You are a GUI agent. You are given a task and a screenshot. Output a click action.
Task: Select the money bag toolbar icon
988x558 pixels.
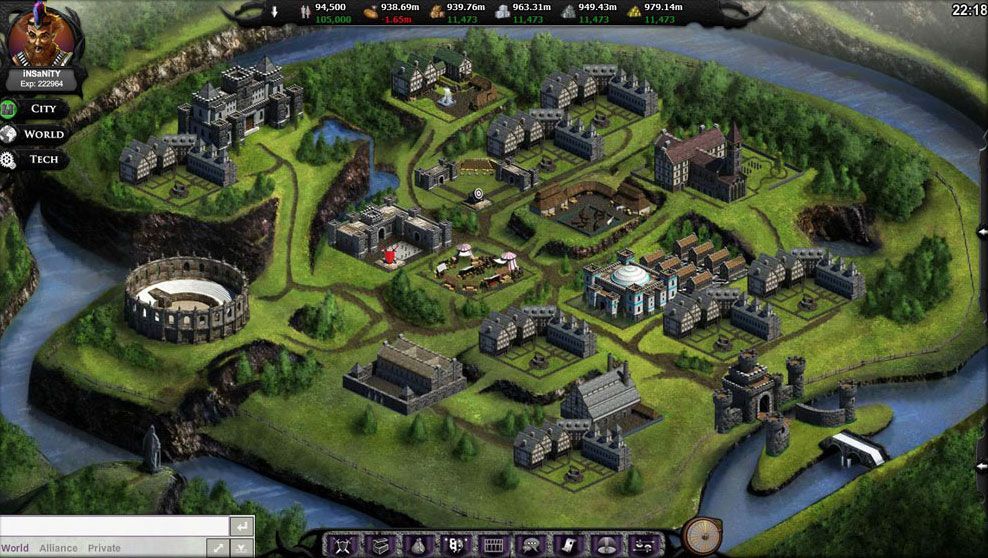coord(418,545)
